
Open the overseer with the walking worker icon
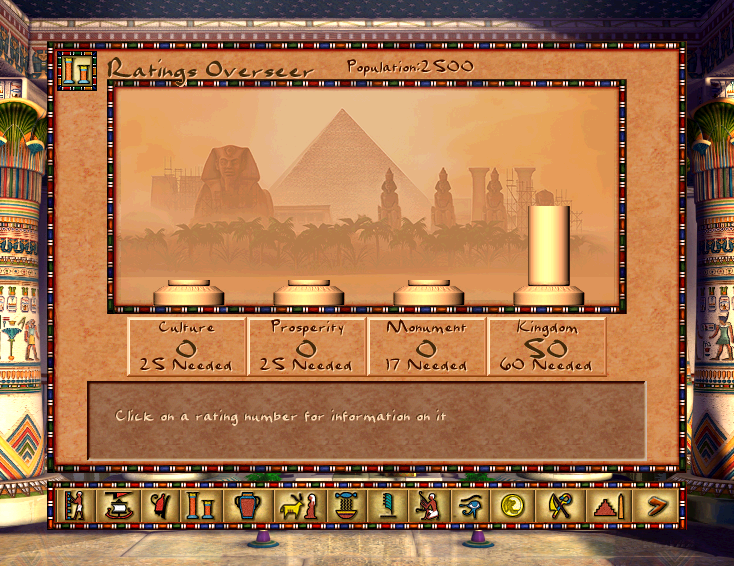[x=76, y=505]
